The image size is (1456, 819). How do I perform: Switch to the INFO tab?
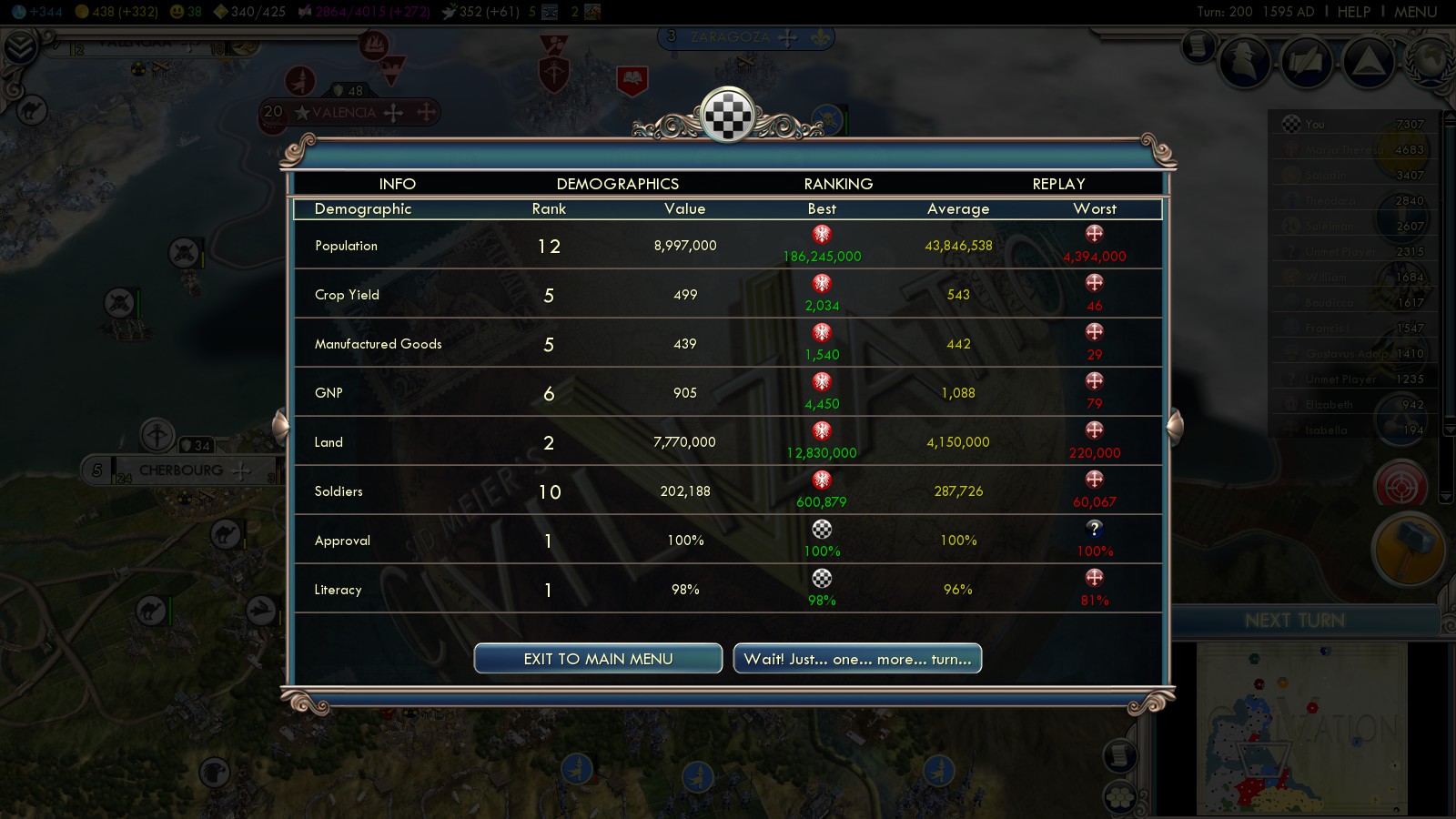tap(397, 184)
